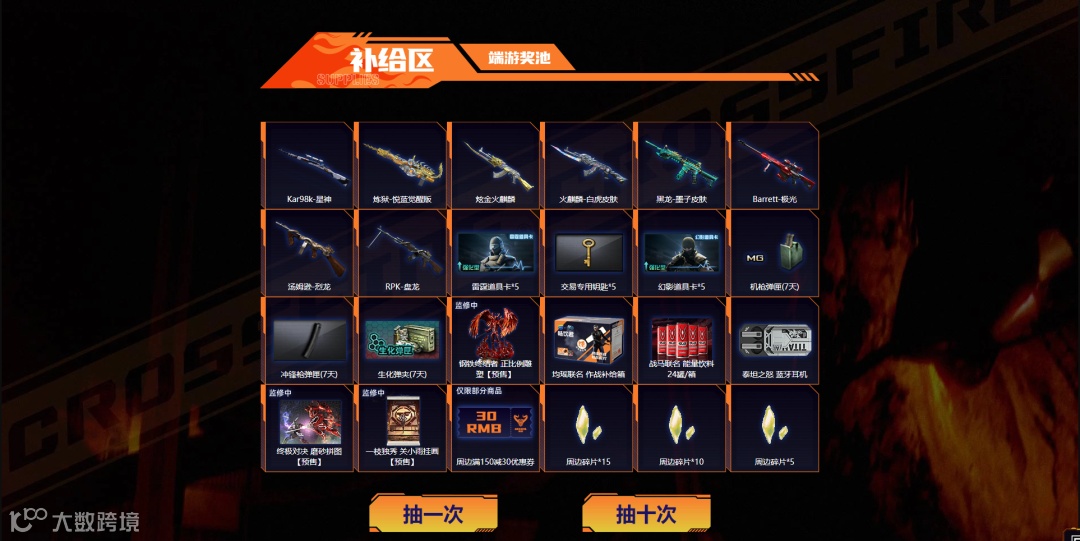Select the 汤姆逊-烈龙 submachine gun tile
1080x541 pixels.
308,253
